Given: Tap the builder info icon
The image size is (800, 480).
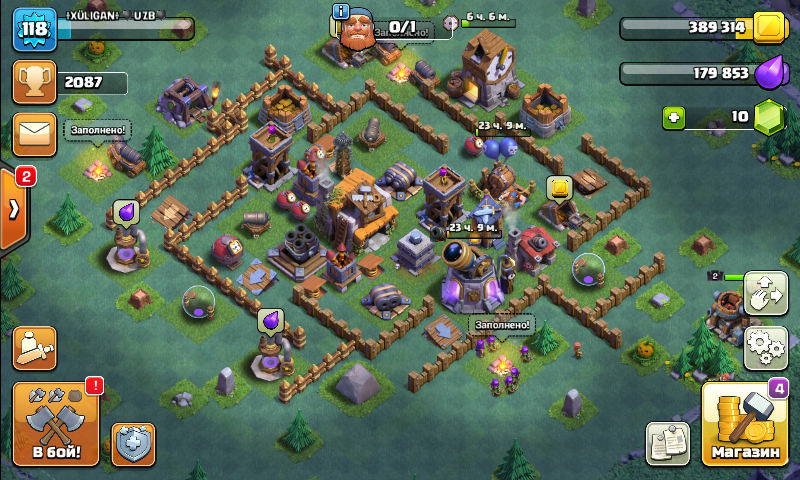Looking at the screenshot, I should 341,12.
